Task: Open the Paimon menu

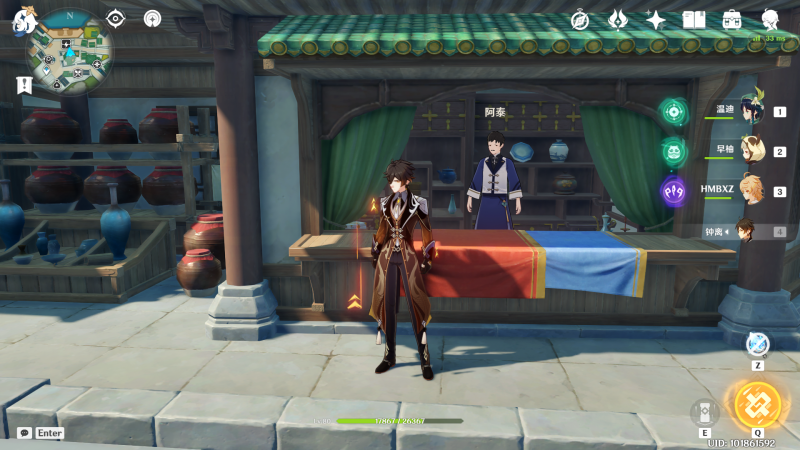Action: (24, 20)
